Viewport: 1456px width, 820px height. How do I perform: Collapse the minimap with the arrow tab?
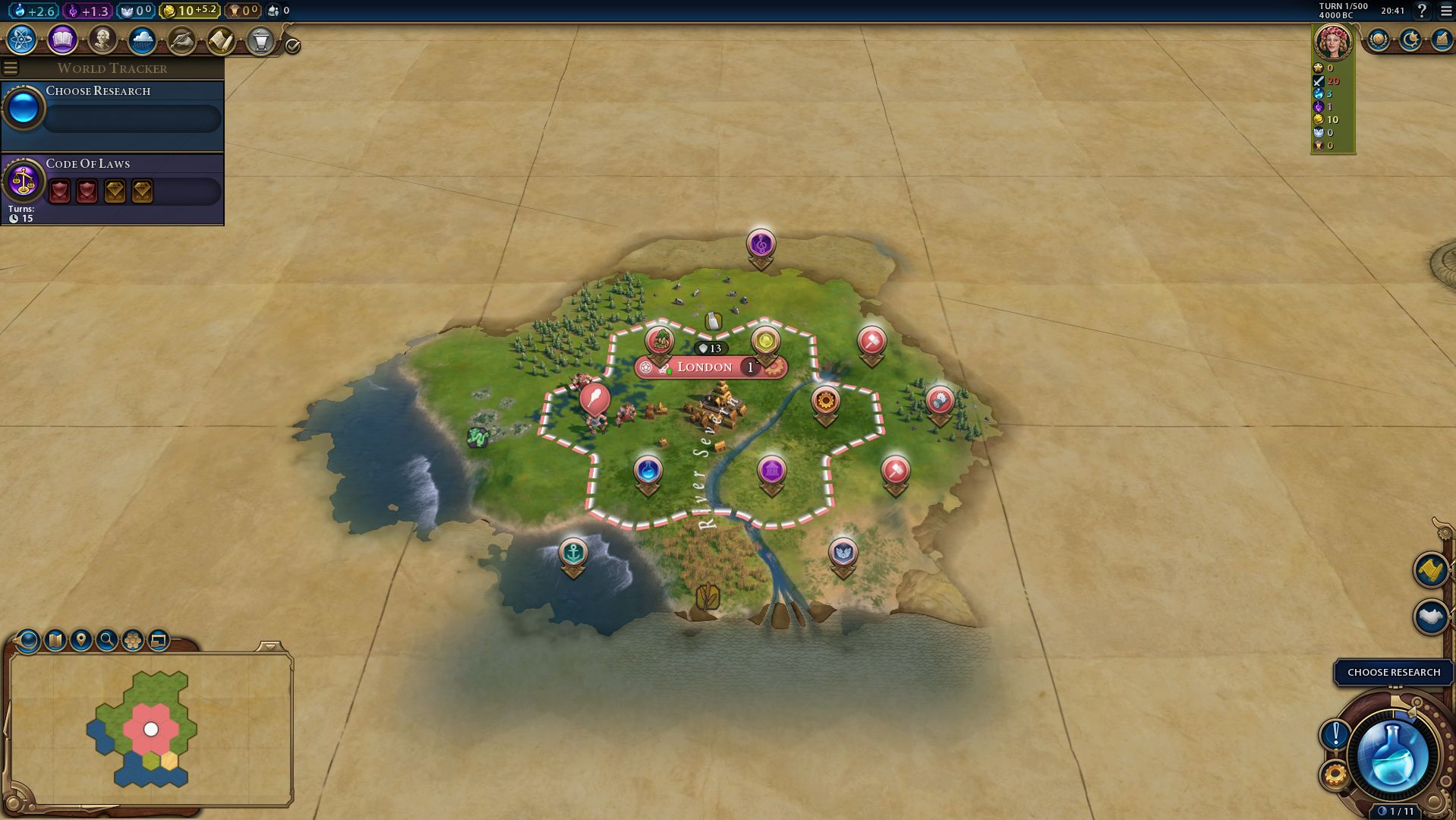coord(270,646)
